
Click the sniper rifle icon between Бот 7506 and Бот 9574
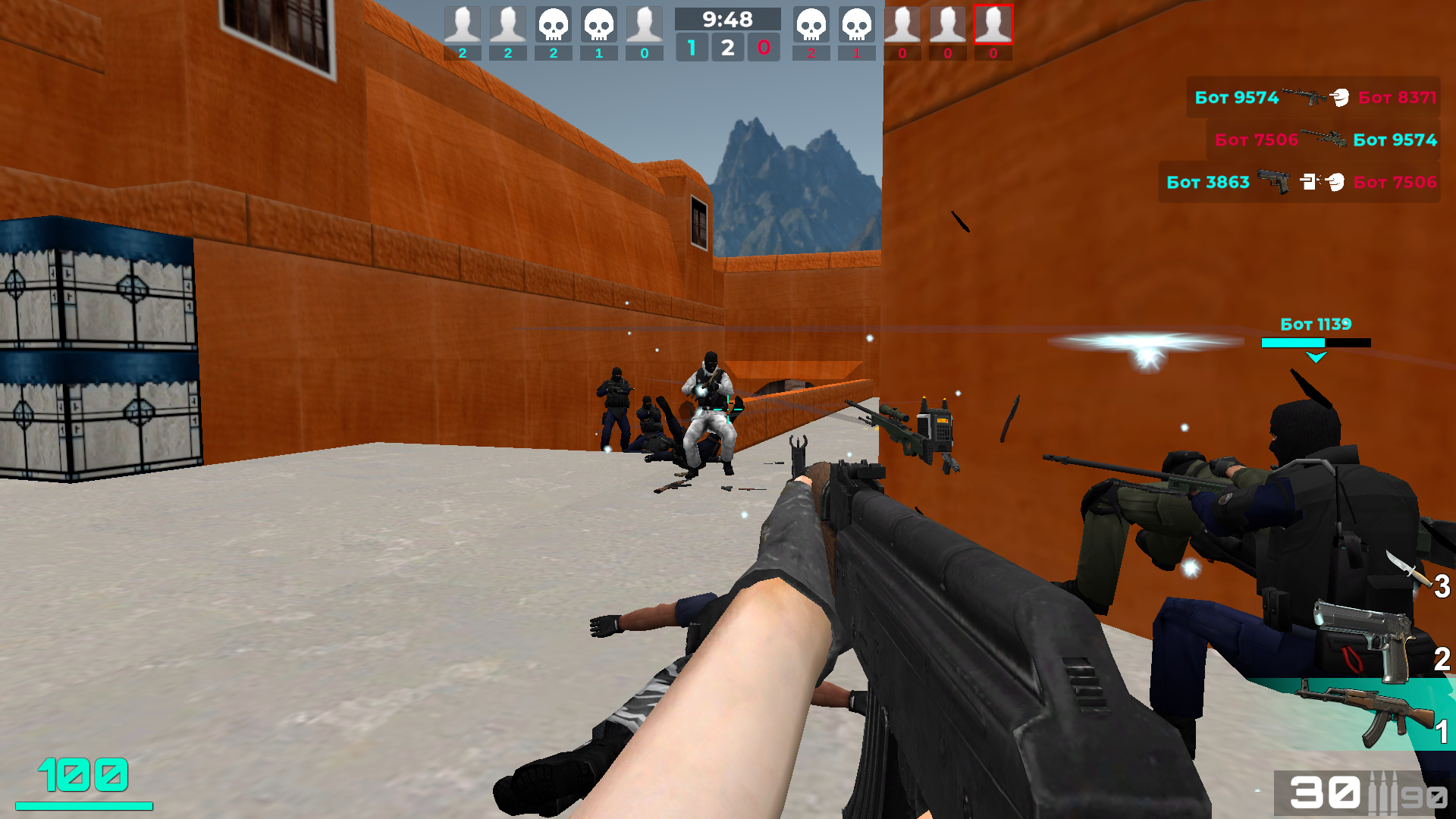[x=1326, y=140]
